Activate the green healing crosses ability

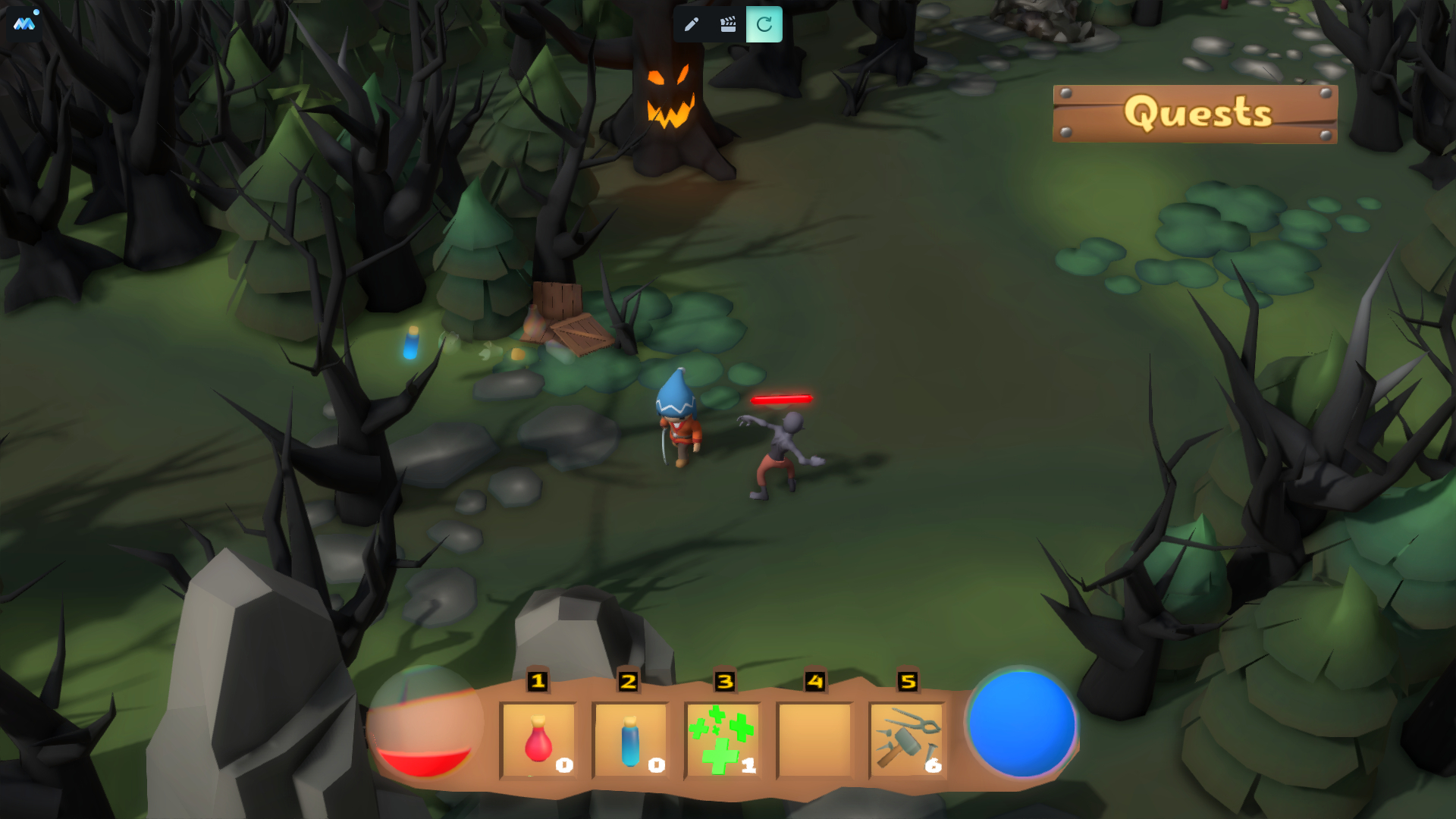723,740
